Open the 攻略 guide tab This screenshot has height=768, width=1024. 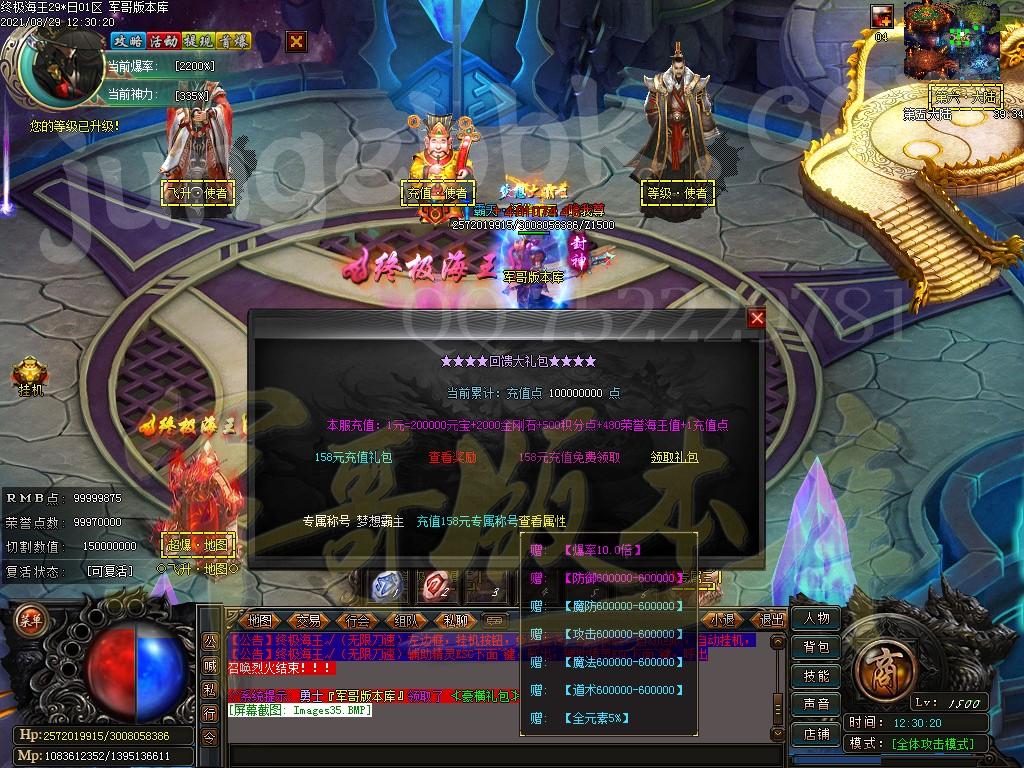click(127, 41)
